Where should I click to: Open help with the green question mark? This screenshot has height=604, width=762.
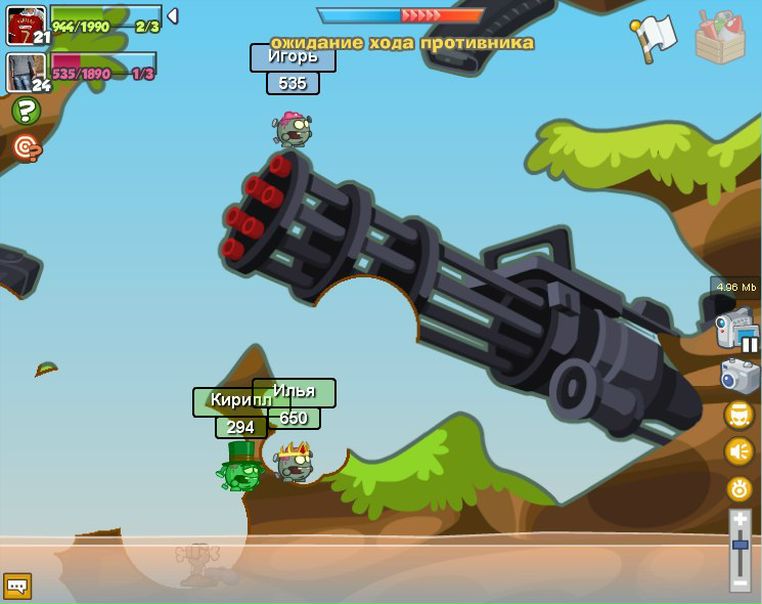point(26,111)
